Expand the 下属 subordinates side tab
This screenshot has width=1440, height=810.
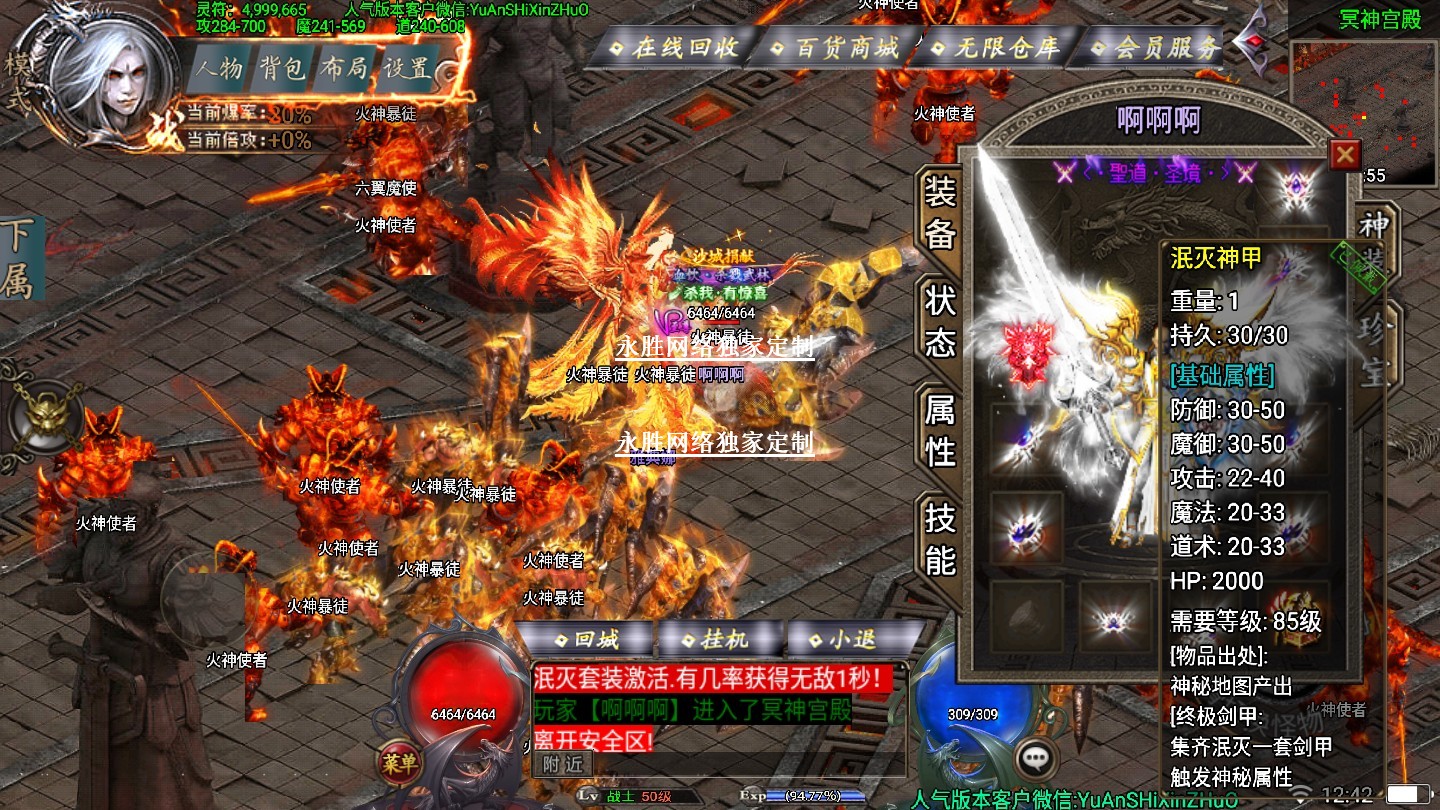click(17, 258)
